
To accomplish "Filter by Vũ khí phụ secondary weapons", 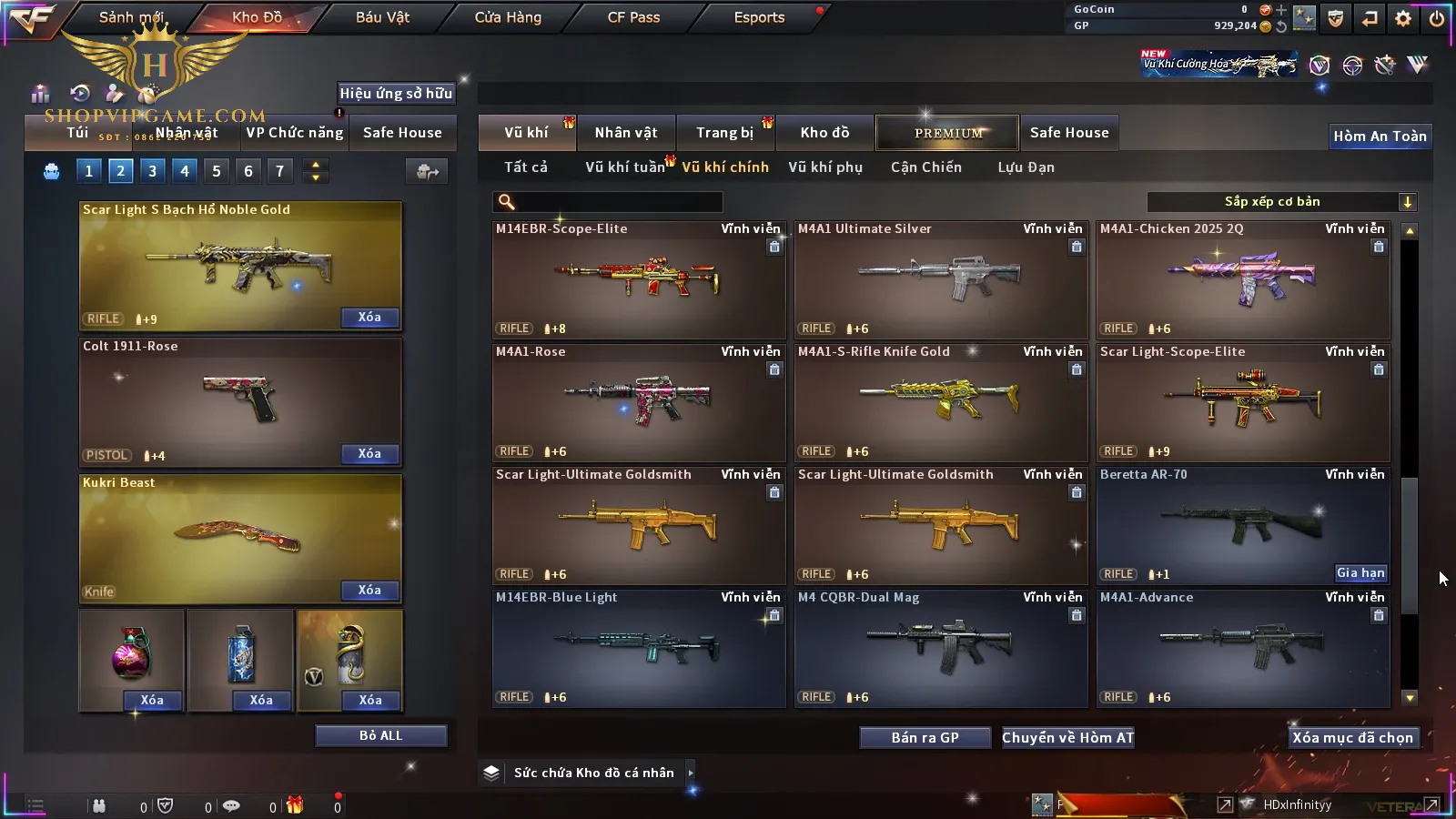I will [825, 167].
